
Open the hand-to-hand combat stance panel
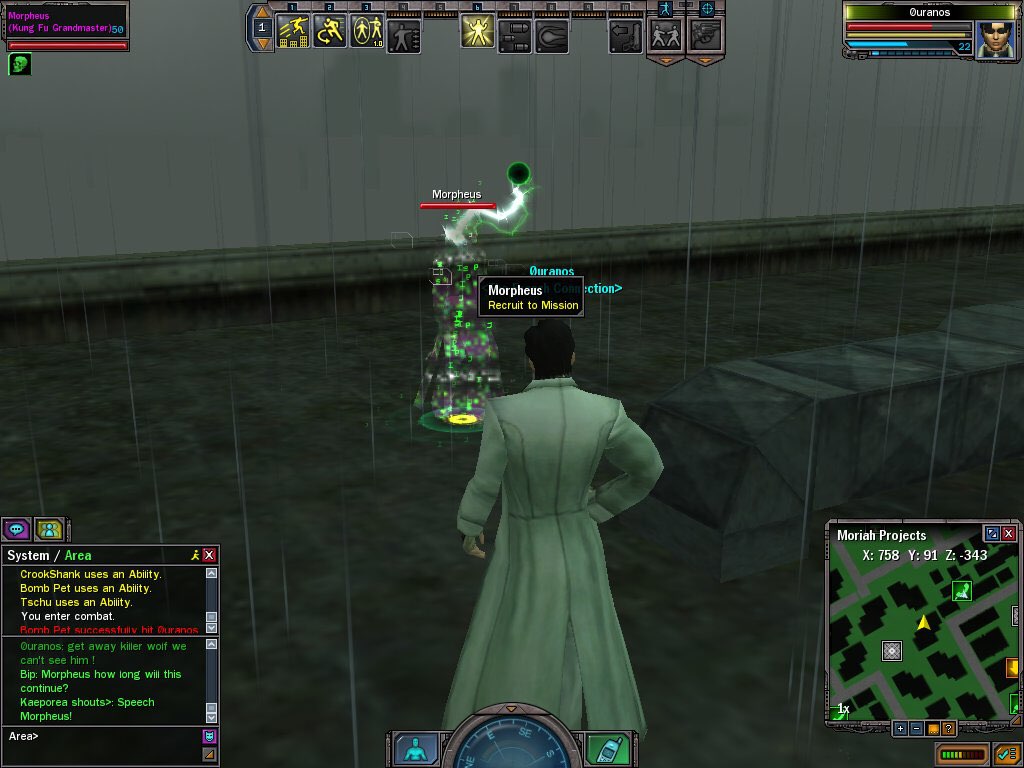tap(665, 36)
